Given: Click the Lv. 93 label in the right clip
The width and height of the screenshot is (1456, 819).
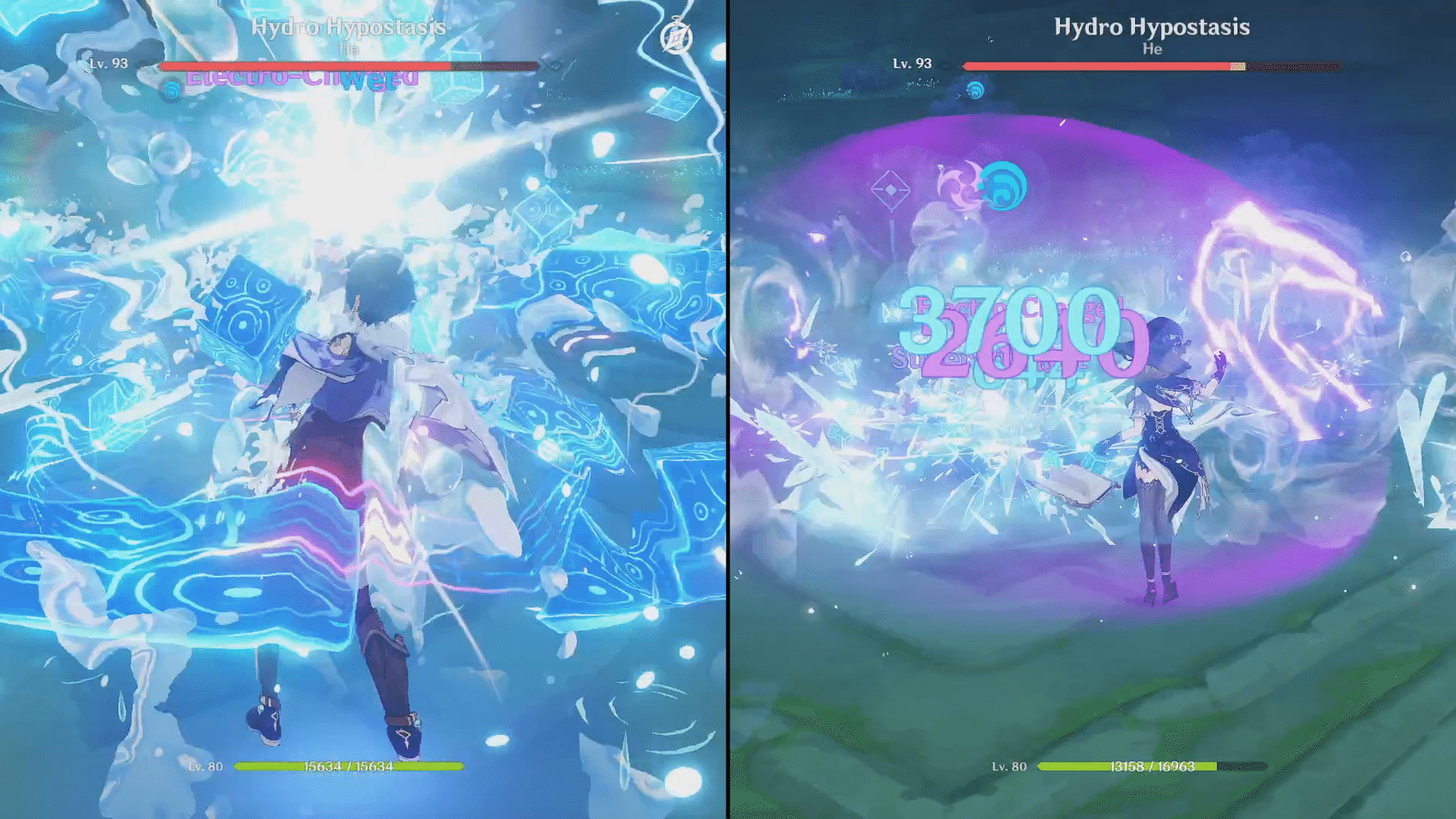Looking at the screenshot, I should pyautogui.click(x=911, y=63).
